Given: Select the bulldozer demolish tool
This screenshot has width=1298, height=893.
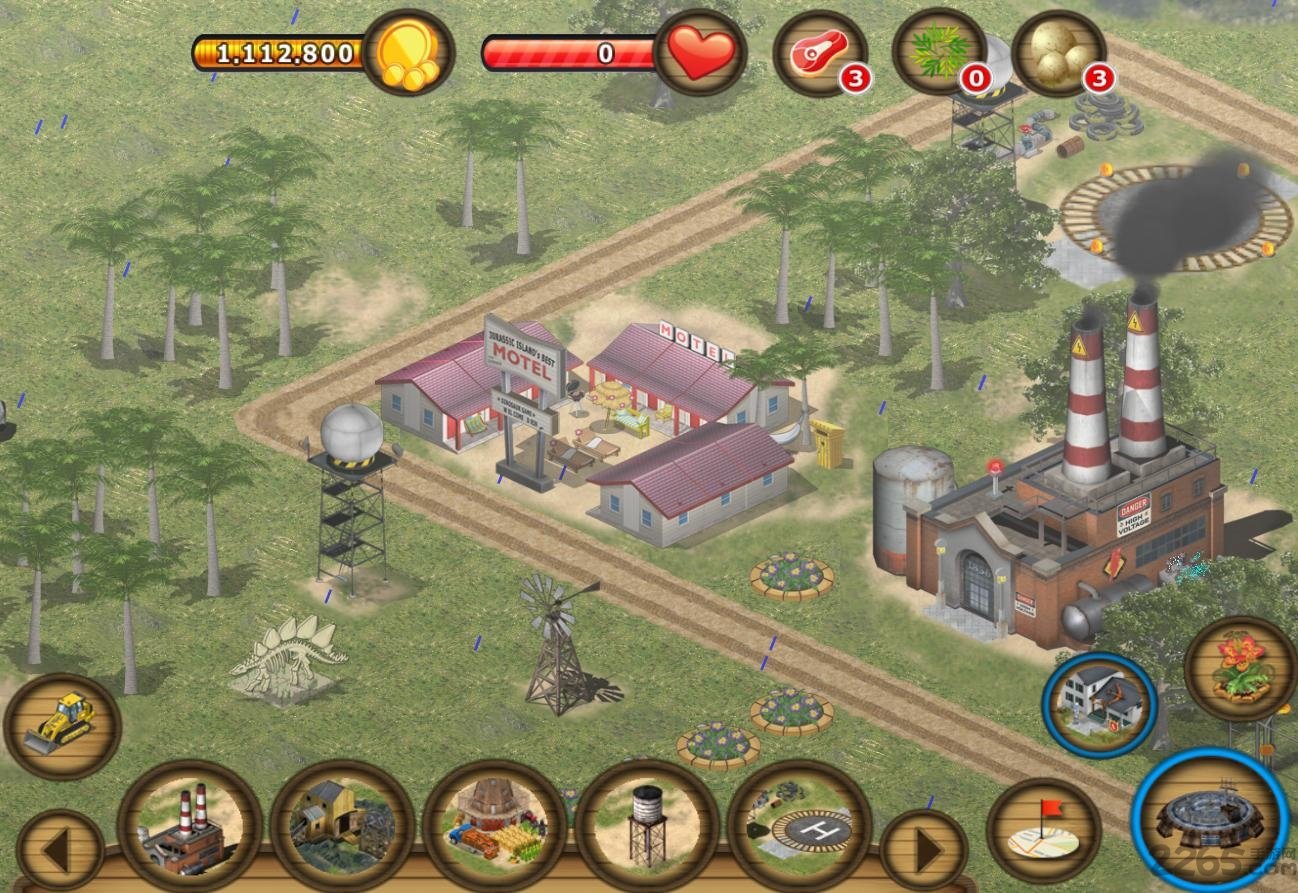Looking at the screenshot, I should point(62,726).
